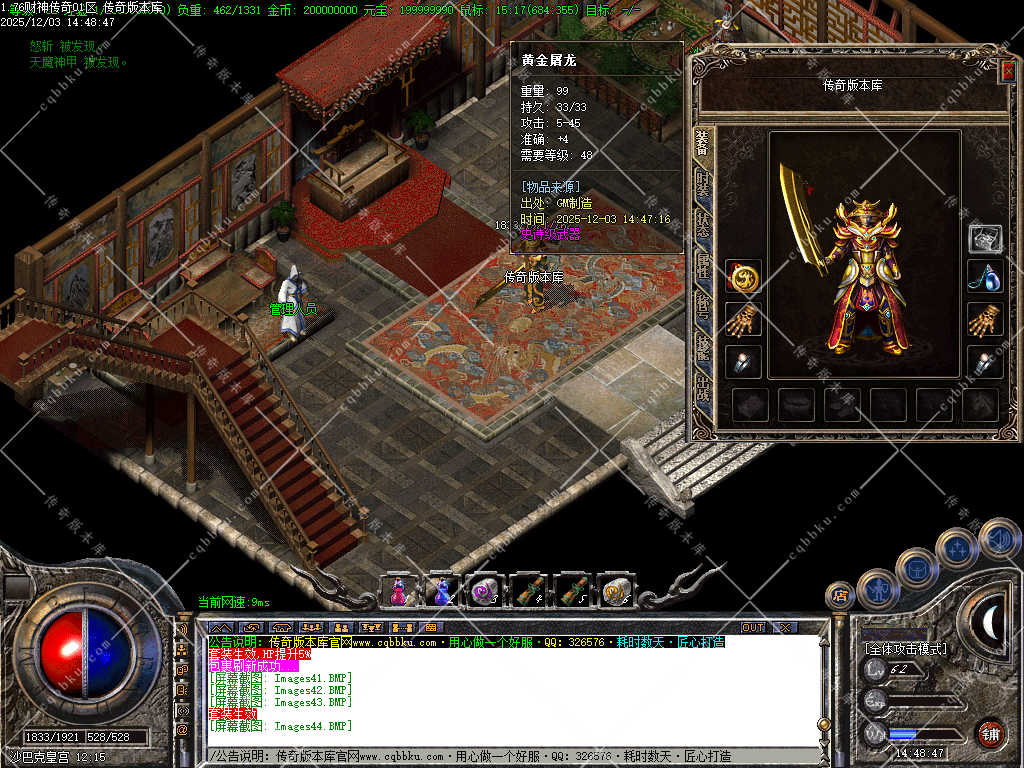The height and width of the screenshot is (768, 1024).
Task: Click the silver helmet equipment slot
Action: coord(985,238)
